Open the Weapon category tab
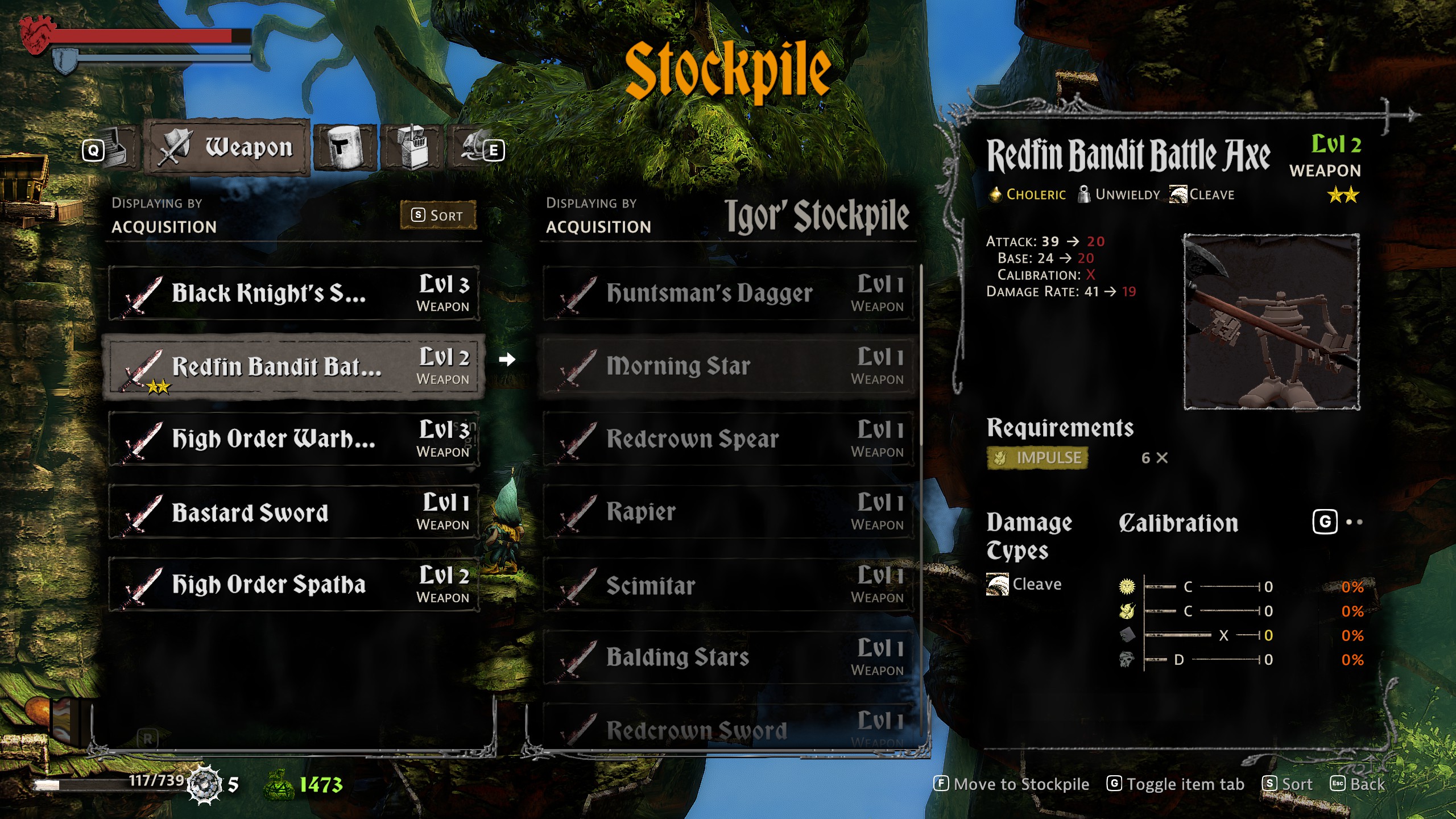The height and width of the screenshot is (819, 1456). 229,148
